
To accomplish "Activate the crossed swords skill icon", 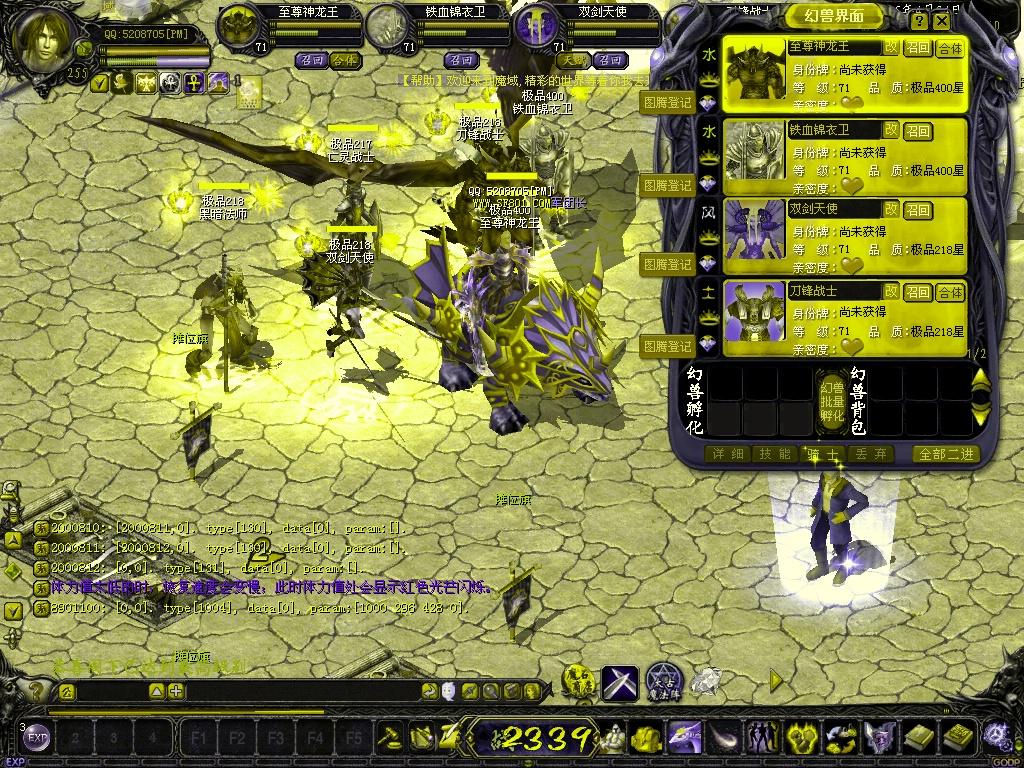I will coord(620,681).
